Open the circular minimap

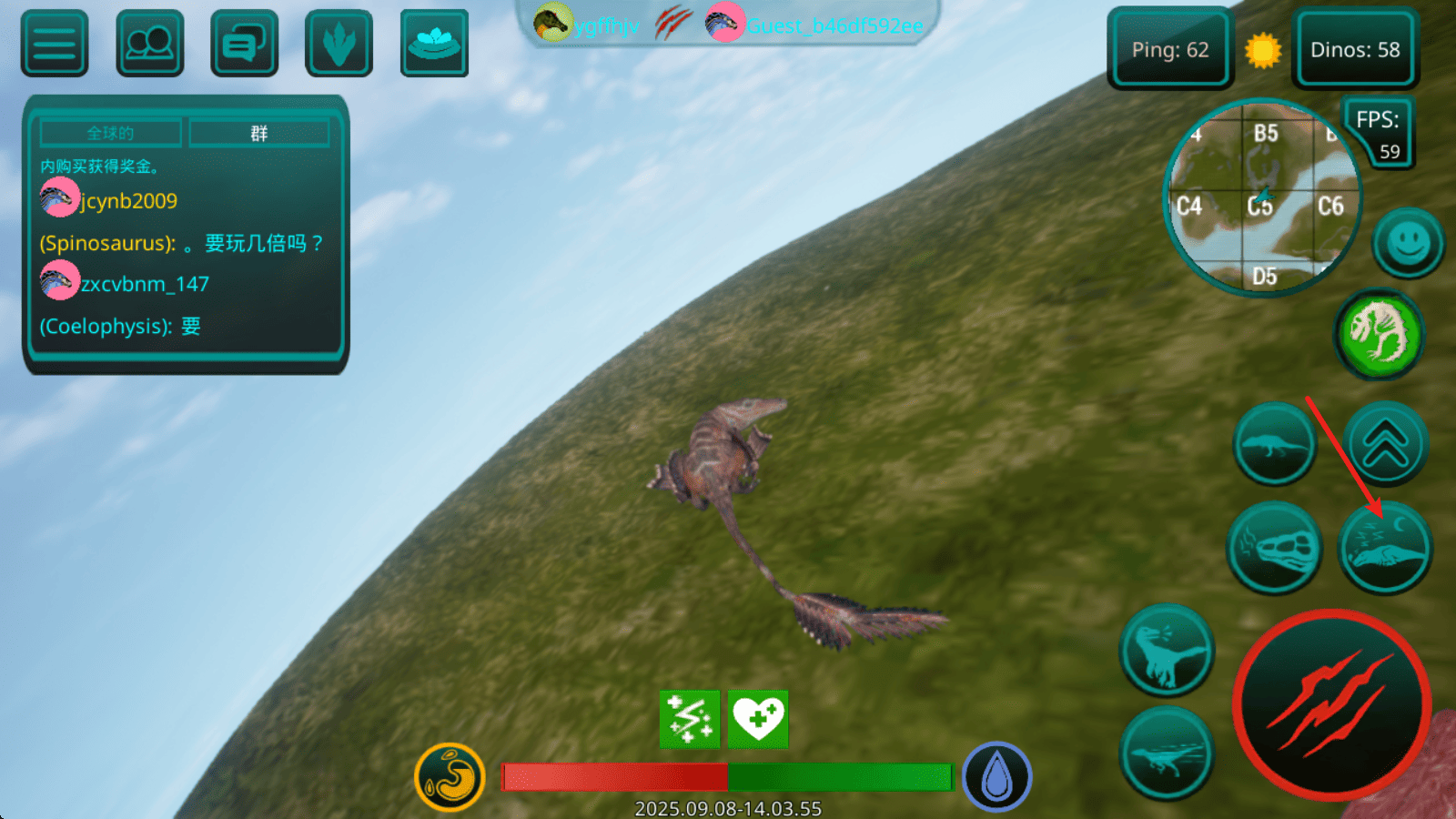1261,197
